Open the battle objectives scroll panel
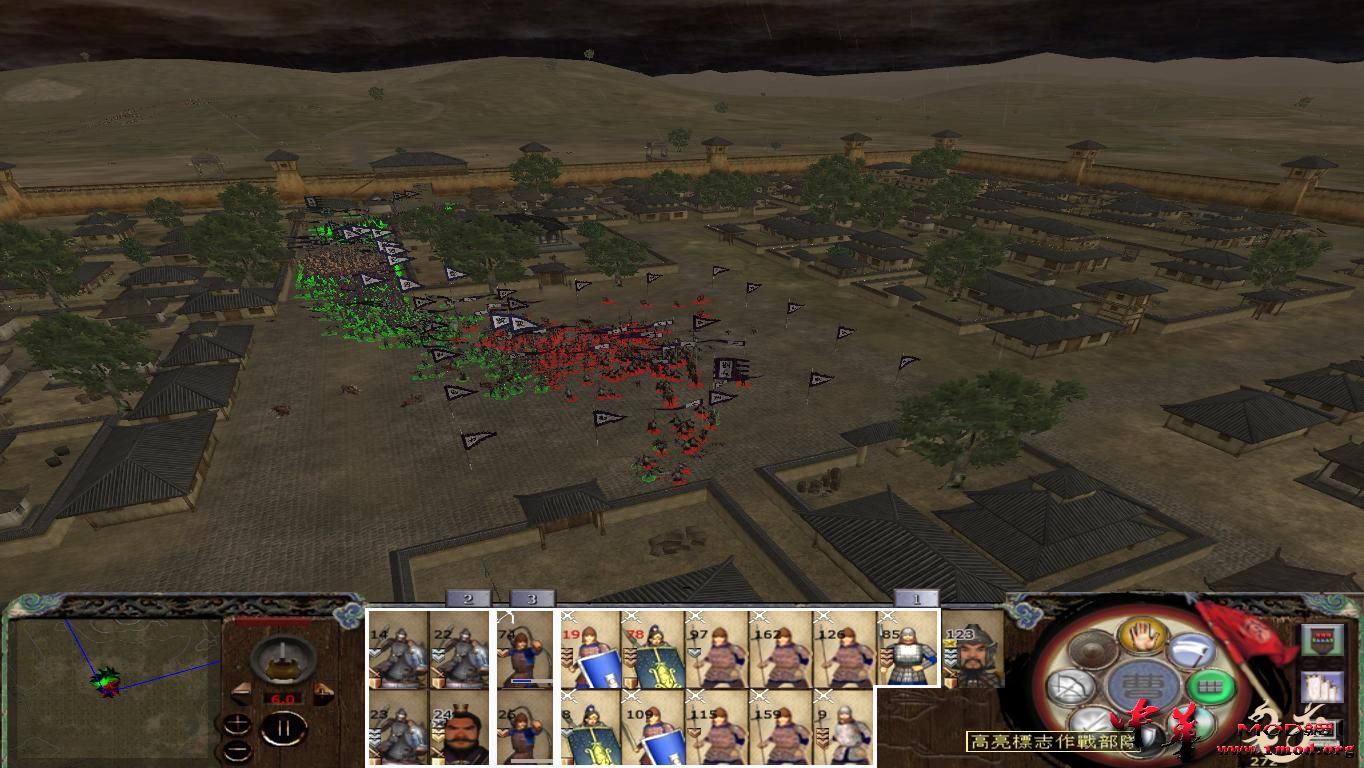This screenshot has height=768, width=1364. [x=1322, y=687]
